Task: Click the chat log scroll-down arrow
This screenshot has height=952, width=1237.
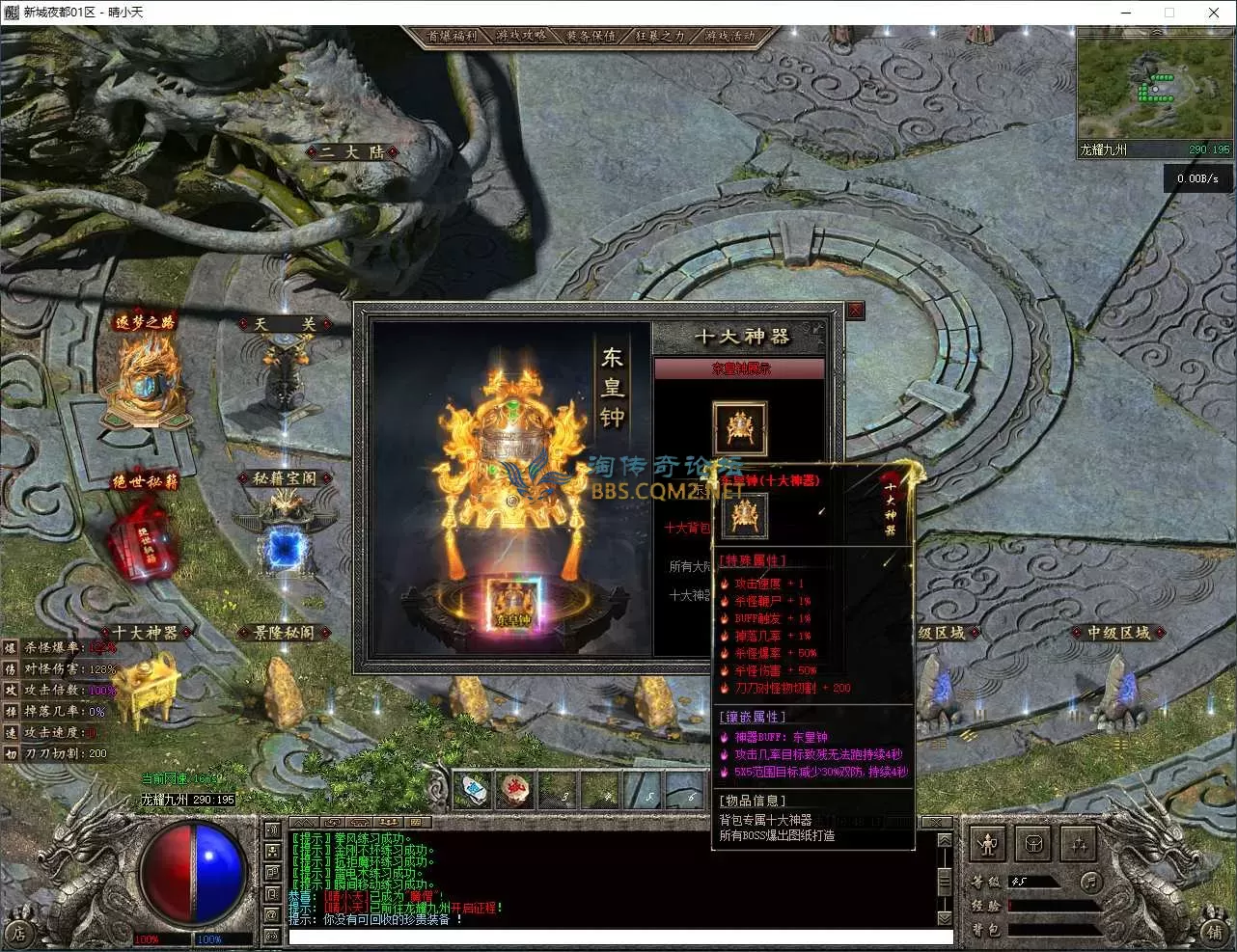Action: [x=945, y=917]
